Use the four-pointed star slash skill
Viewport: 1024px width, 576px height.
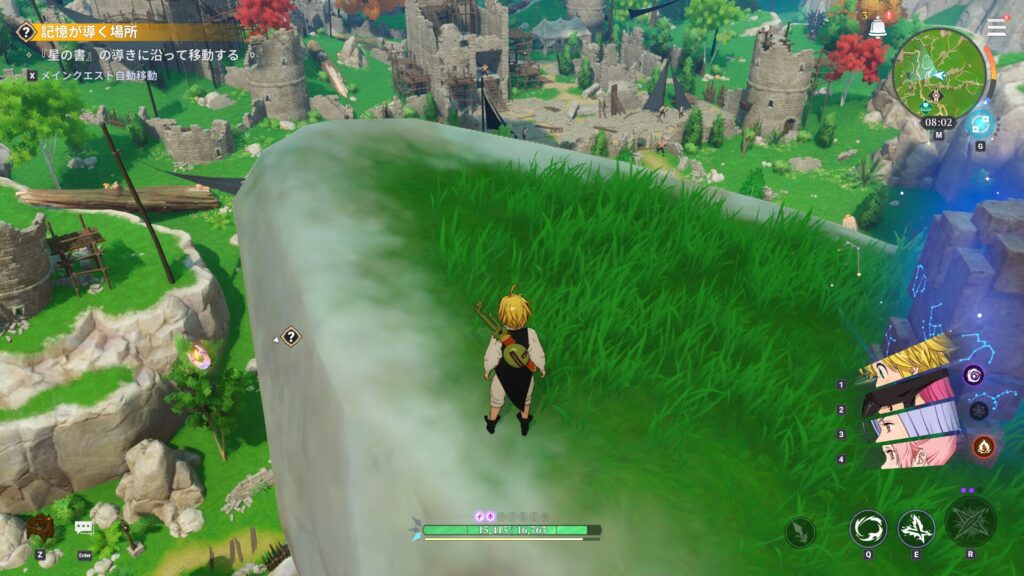coord(916,528)
